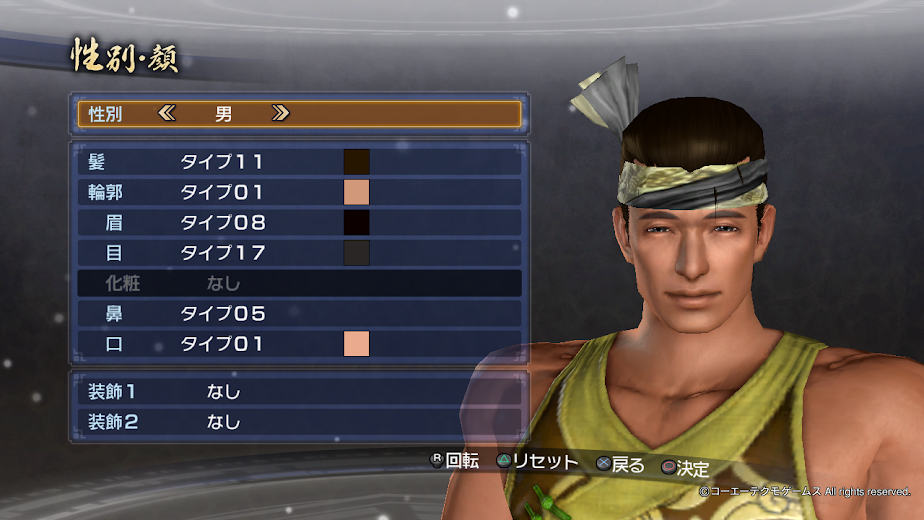Click the right arrow beside 男
This screenshot has height=520, width=924.
(281, 113)
